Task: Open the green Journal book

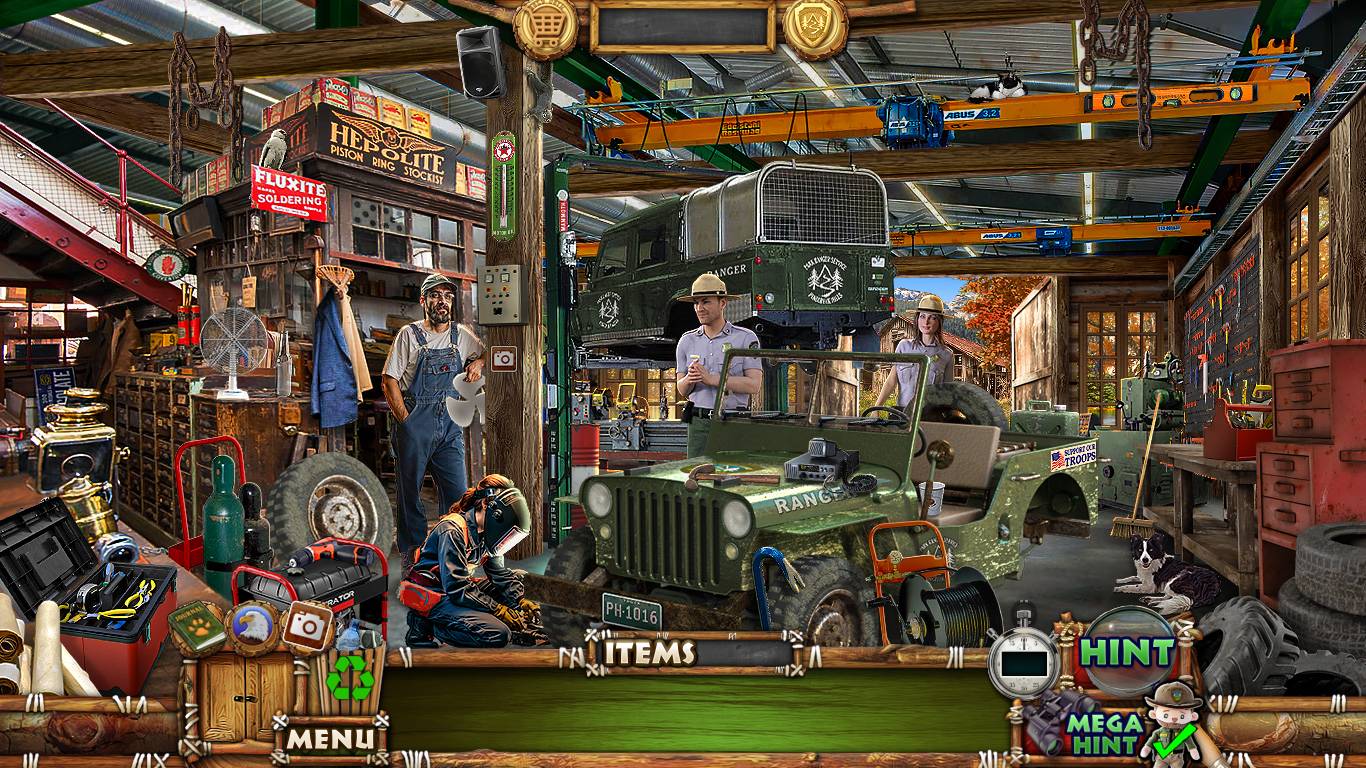Action: pyautogui.click(x=197, y=627)
